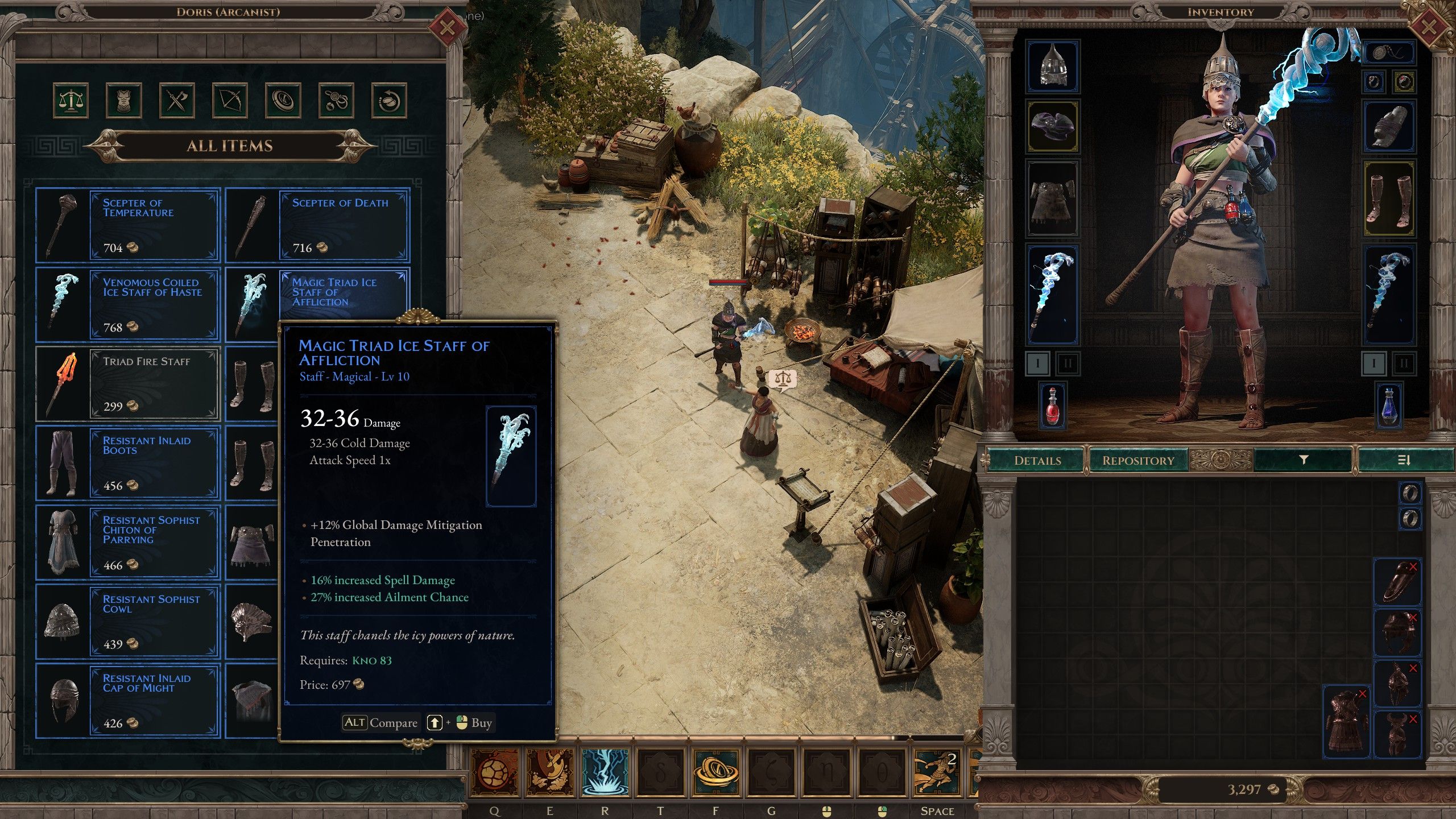The width and height of the screenshot is (1456, 819).
Task: Close the Doris merchant window
Action: [447, 27]
